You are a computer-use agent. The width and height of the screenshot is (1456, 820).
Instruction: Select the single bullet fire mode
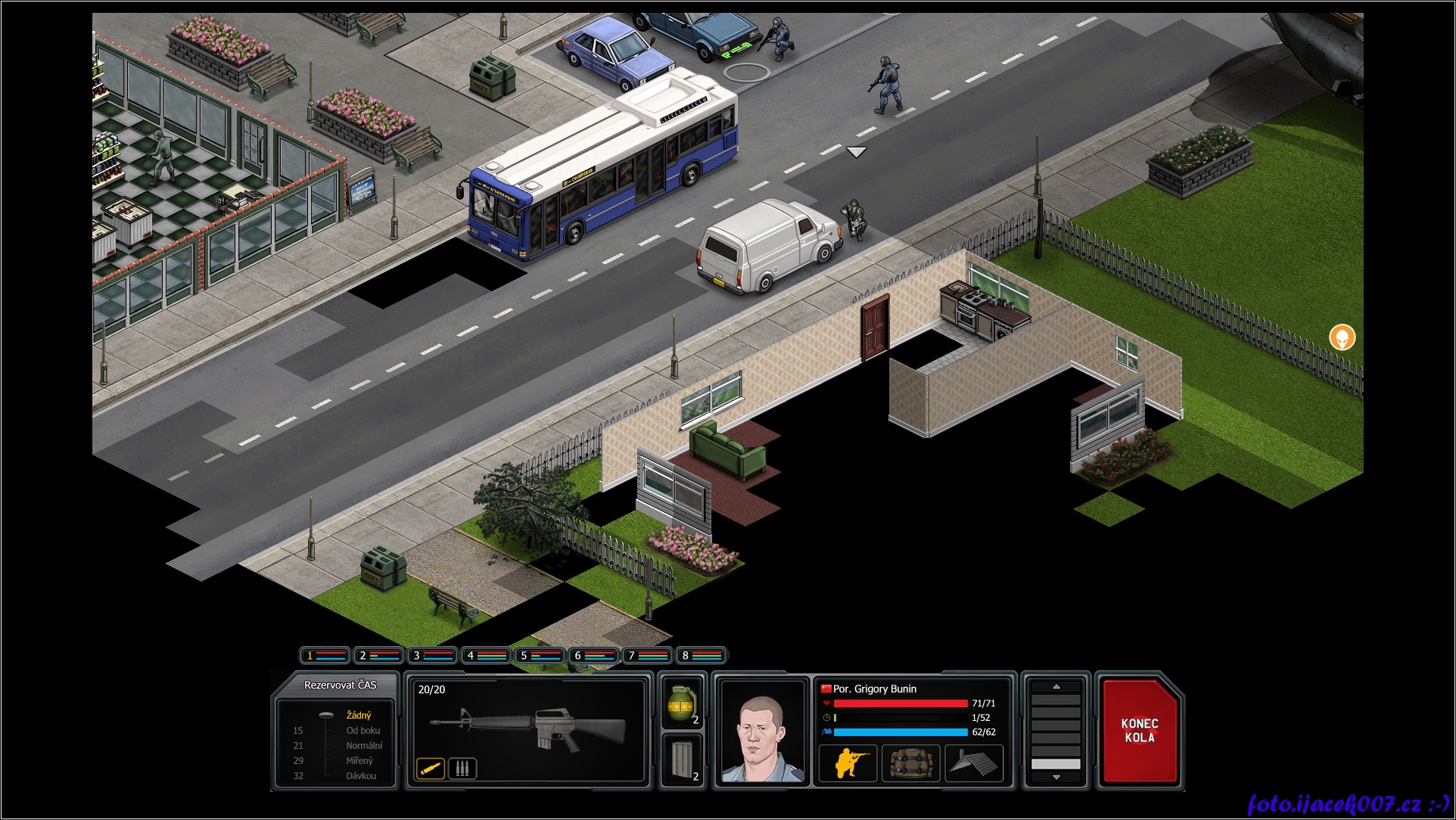[x=430, y=769]
